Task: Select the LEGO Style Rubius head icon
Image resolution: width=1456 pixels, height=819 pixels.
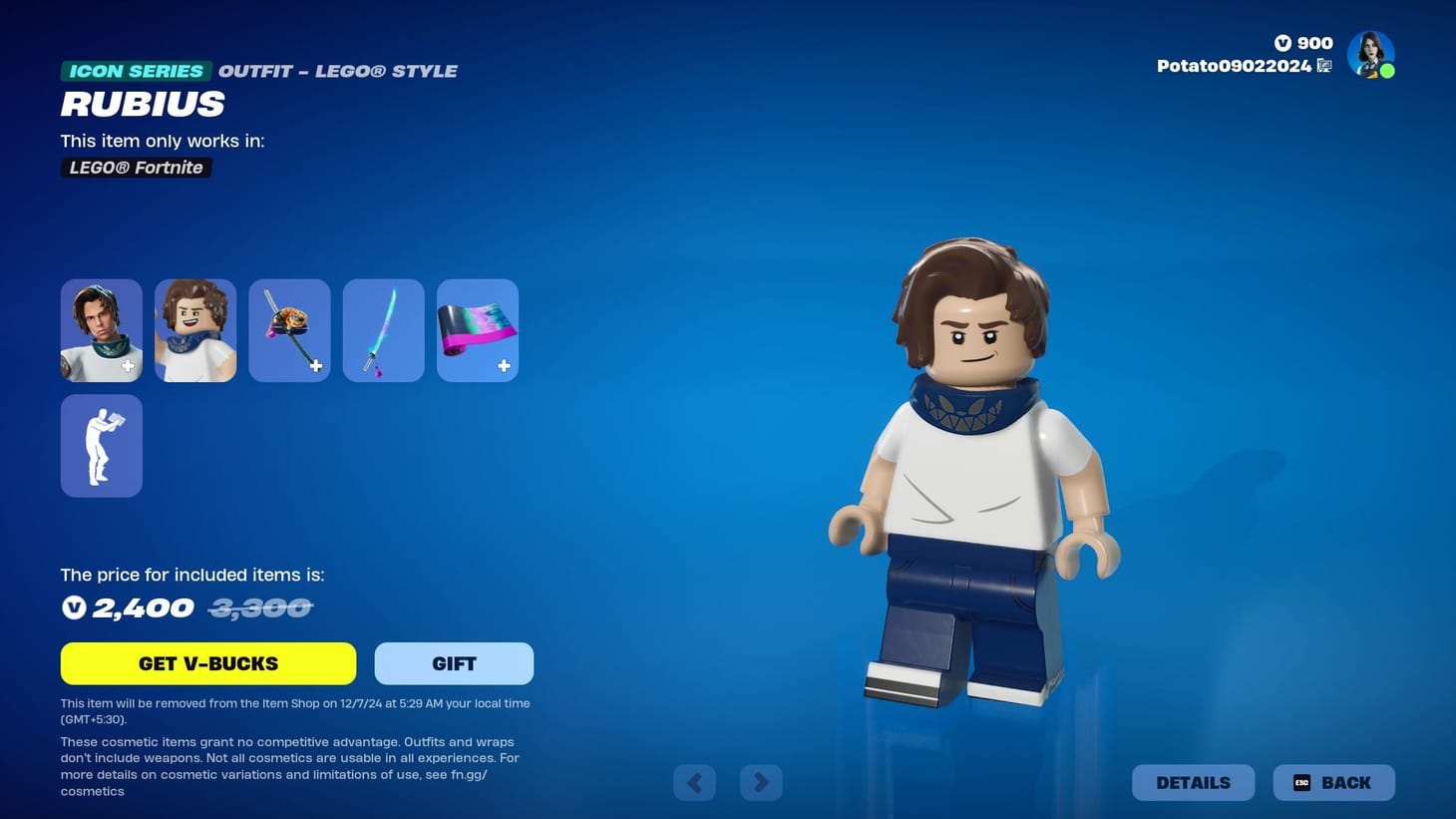Action: [x=194, y=329]
